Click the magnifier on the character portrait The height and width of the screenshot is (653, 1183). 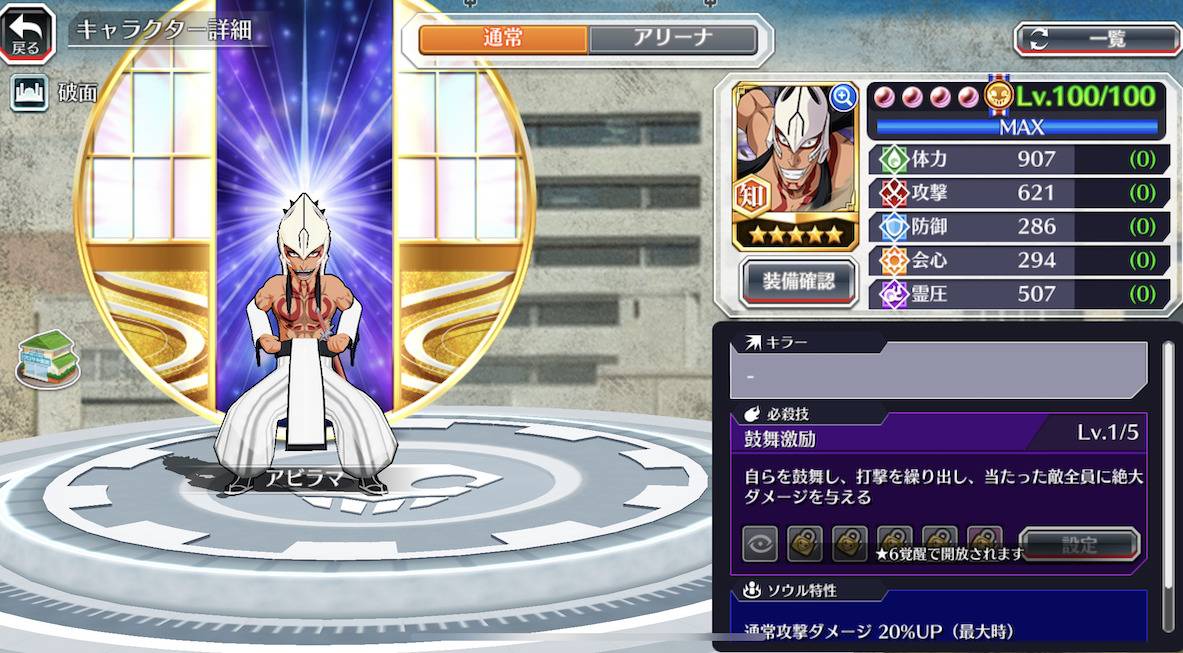tap(843, 96)
